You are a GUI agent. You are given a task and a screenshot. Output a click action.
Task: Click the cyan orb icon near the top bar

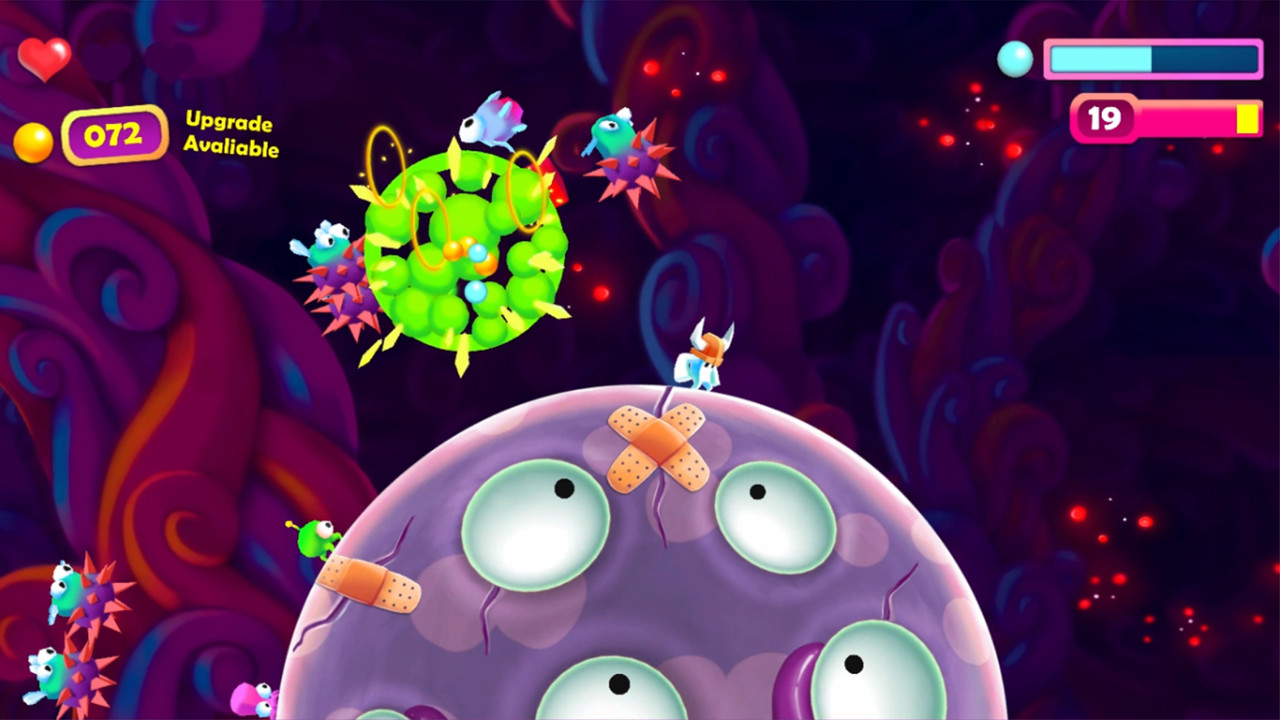(1015, 59)
